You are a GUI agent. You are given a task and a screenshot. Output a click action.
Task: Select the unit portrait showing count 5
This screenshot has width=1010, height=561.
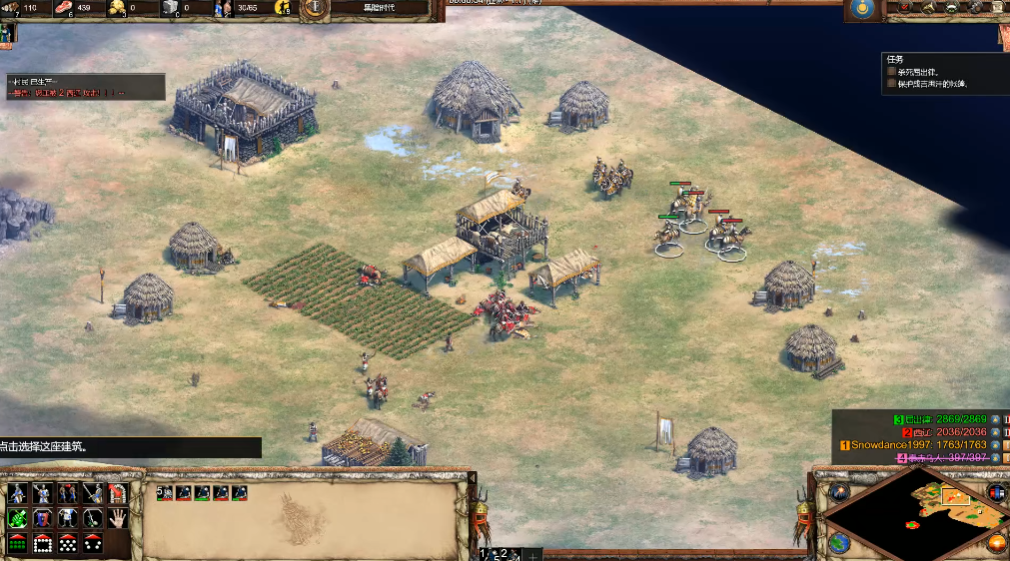pos(164,493)
